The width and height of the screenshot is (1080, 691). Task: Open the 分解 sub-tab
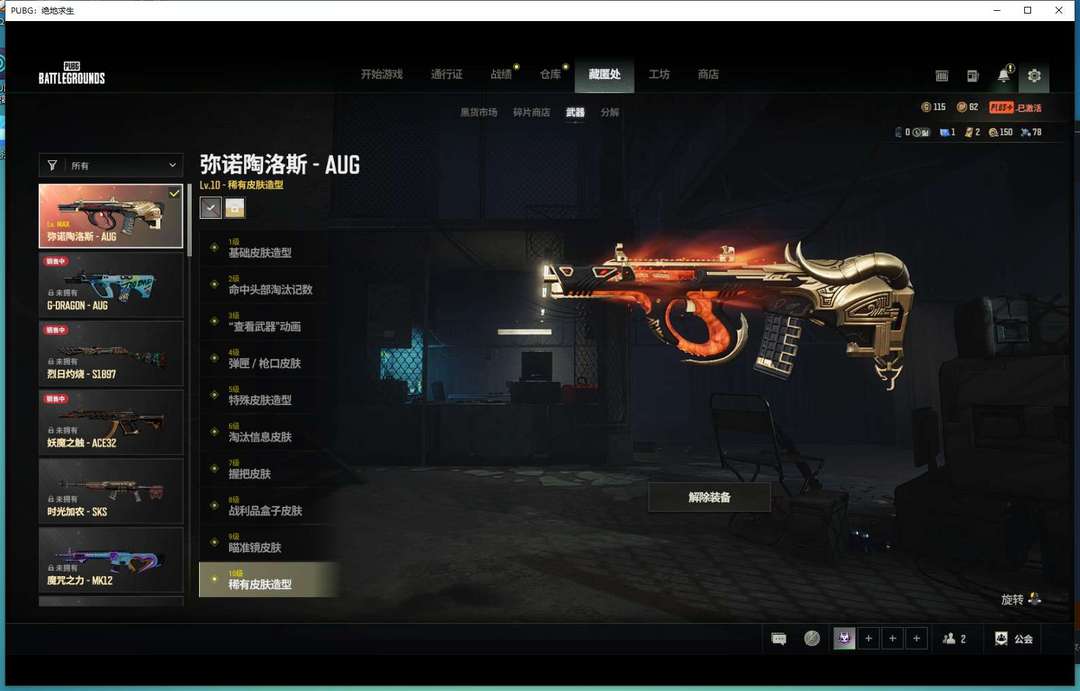point(610,113)
